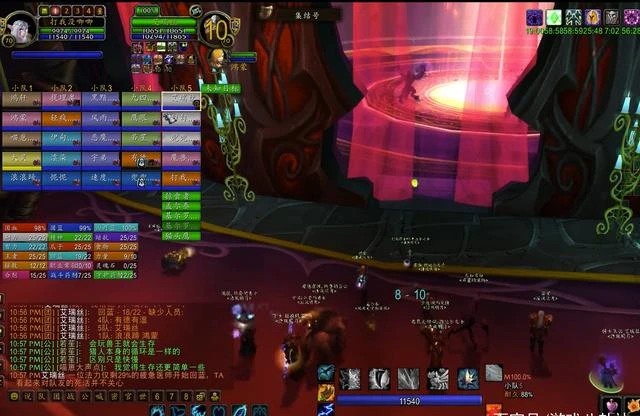Select the target unit portrait

click(x=215, y=28)
